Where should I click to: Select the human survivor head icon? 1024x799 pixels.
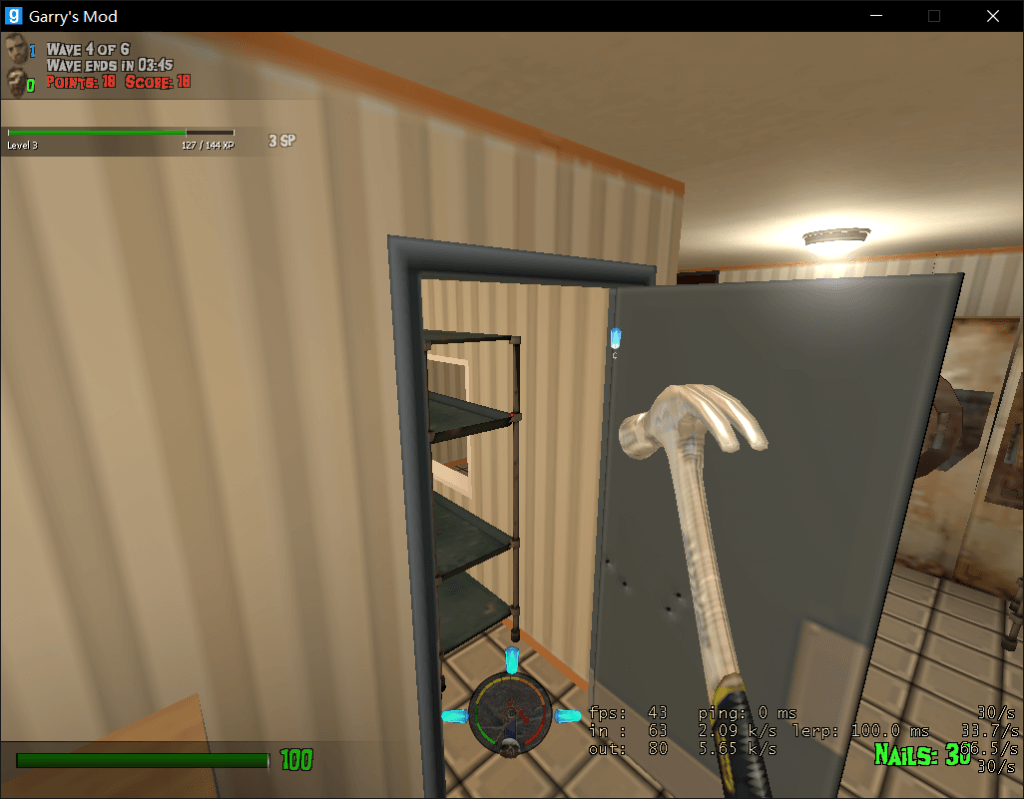(15, 49)
